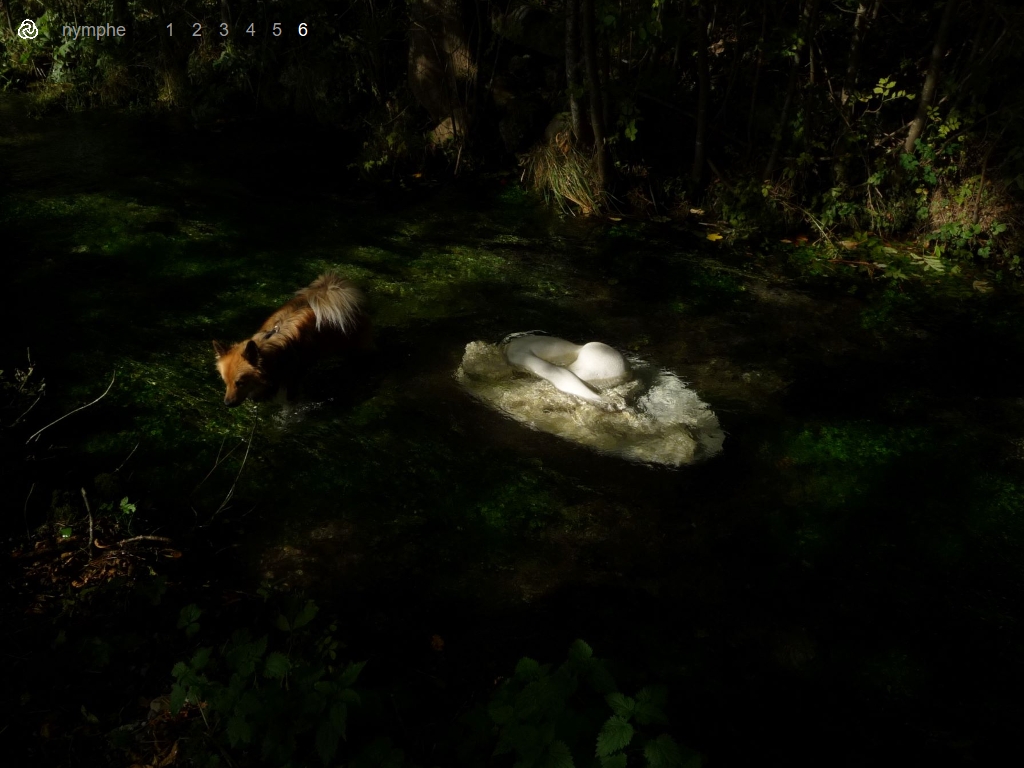Choose the highlighted page 6
Image resolution: width=1024 pixels, height=768 pixels.
(x=303, y=30)
